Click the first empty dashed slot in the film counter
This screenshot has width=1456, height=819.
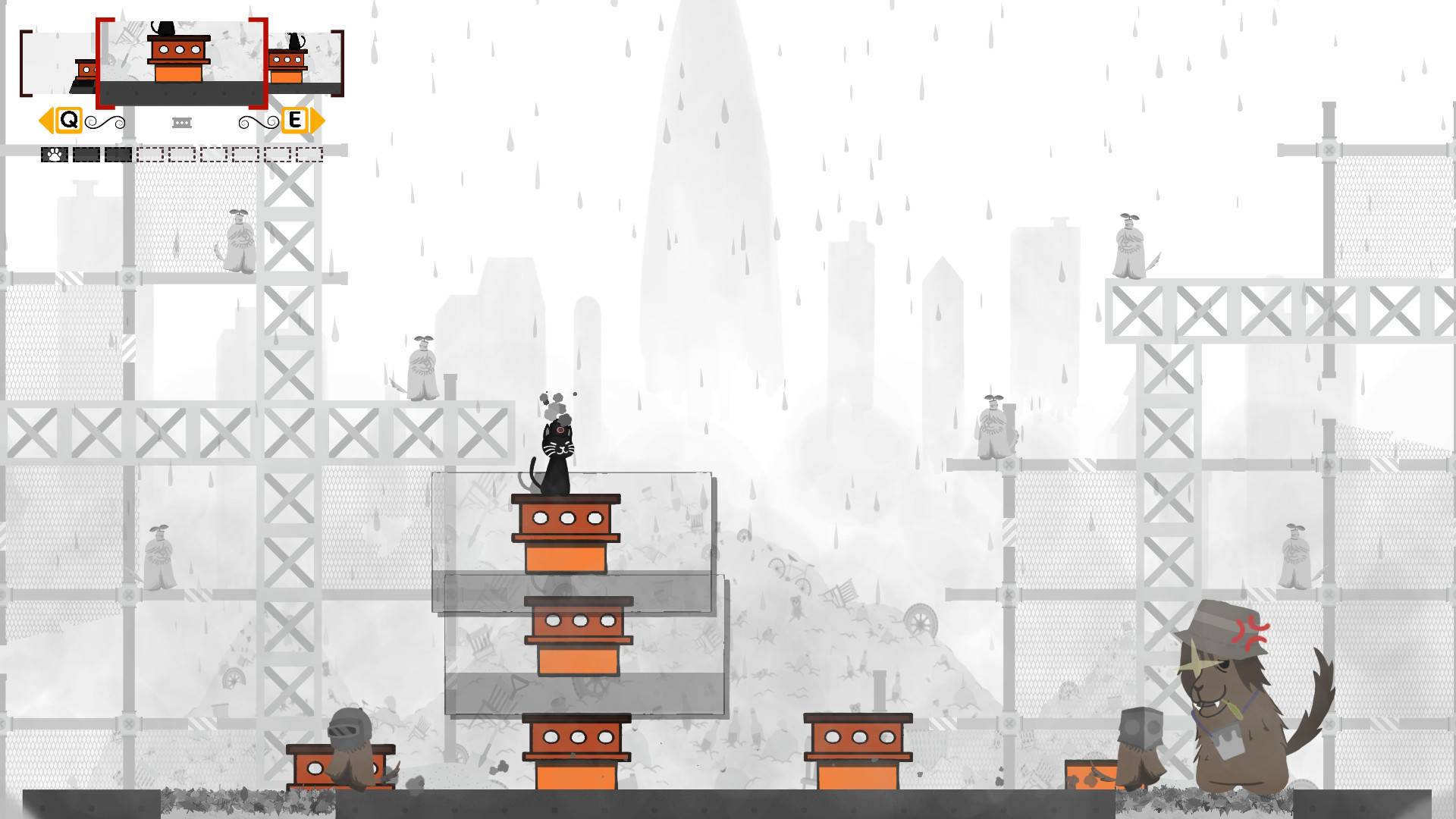[152, 154]
